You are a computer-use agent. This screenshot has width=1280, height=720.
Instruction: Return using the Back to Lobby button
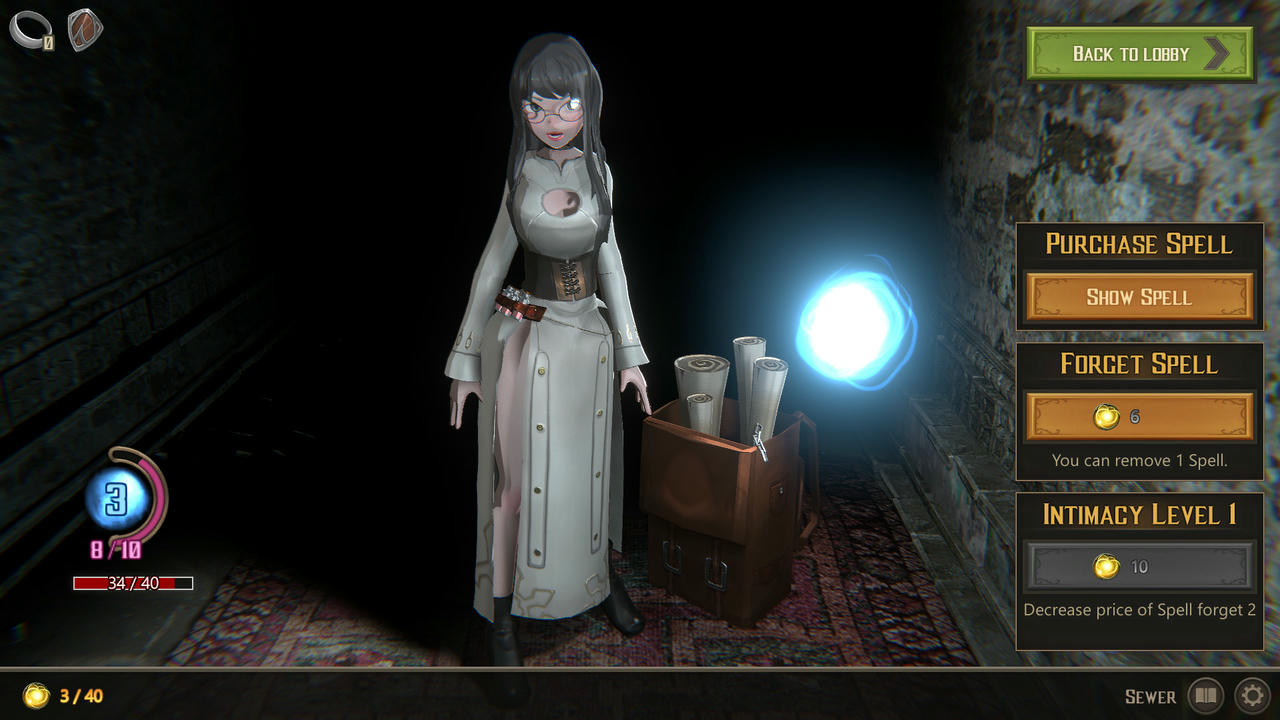1139,55
